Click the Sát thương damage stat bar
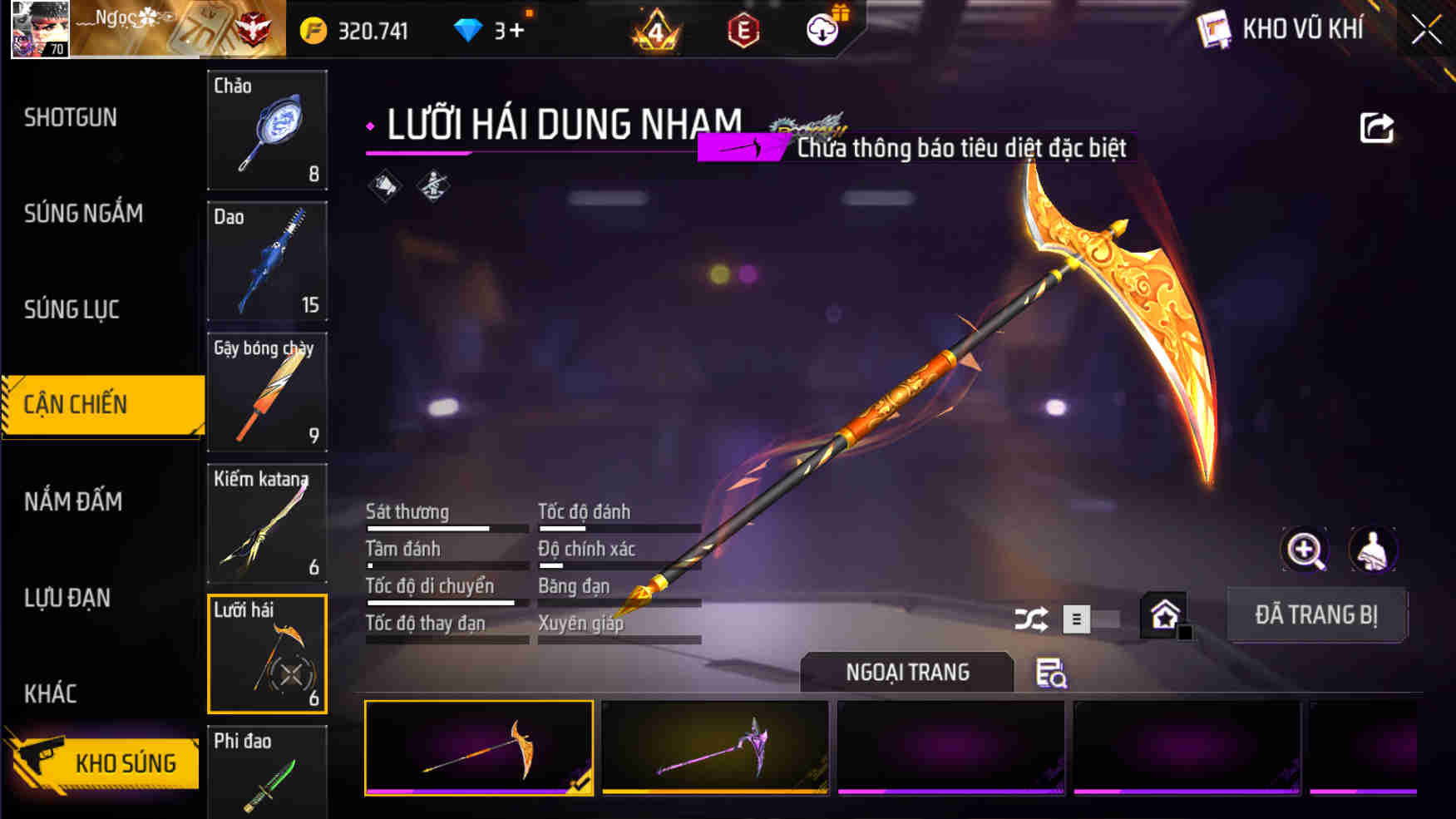Image resolution: width=1456 pixels, height=819 pixels. pyautogui.click(x=447, y=528)
